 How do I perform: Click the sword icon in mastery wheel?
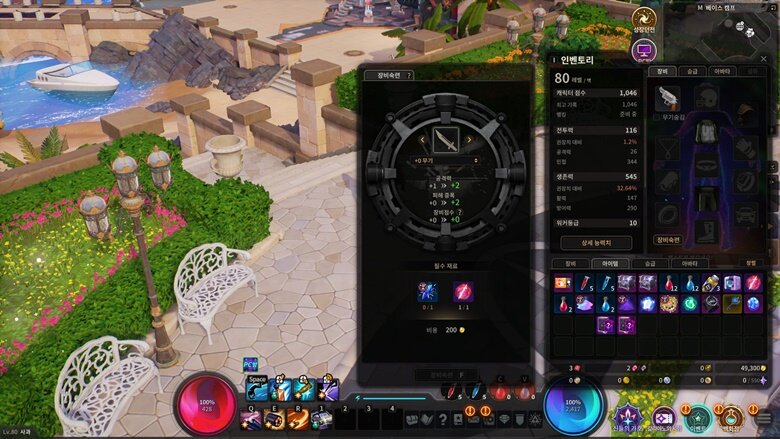click(445, 138)
